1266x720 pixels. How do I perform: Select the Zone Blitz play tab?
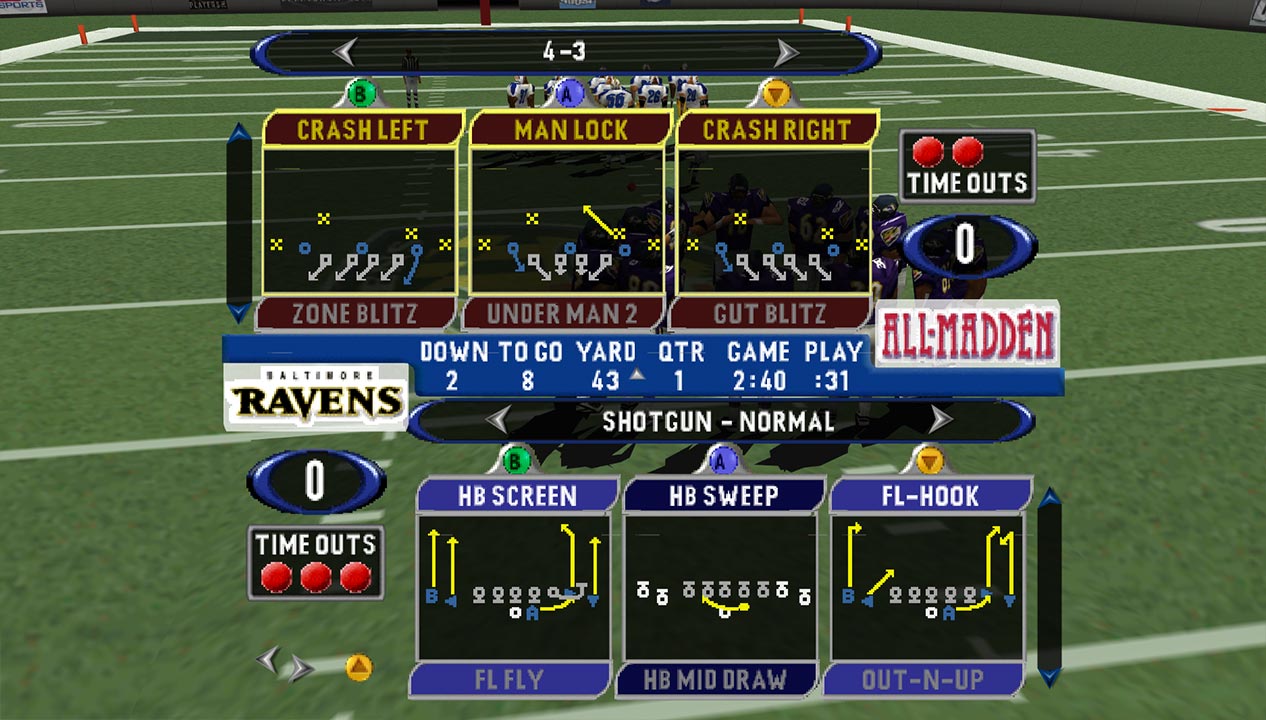(x=355, y=314)
